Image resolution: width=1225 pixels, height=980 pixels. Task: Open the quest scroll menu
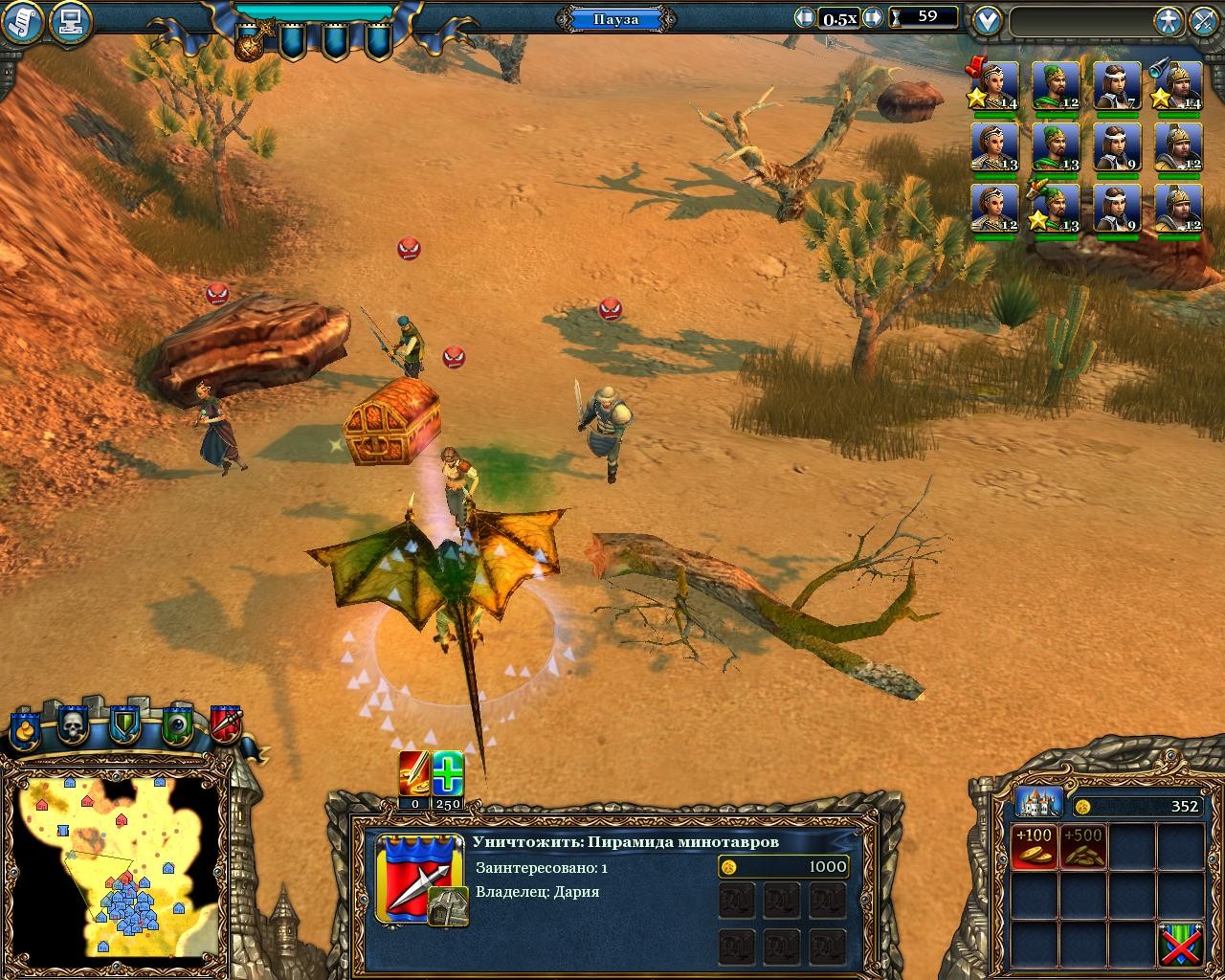click(23, 21)
